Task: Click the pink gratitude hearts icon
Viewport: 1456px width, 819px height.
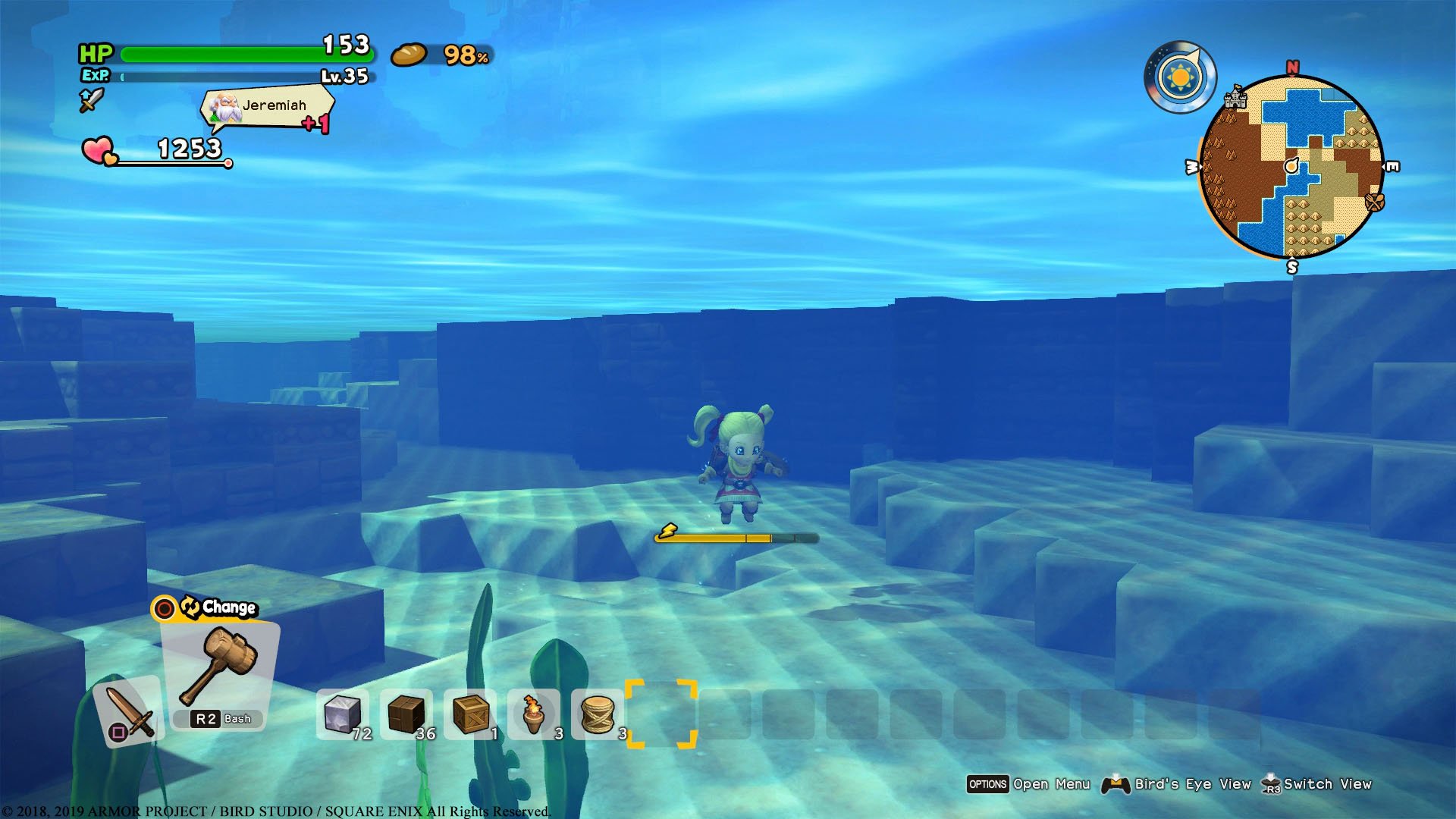Action: [x=98, y=149]
